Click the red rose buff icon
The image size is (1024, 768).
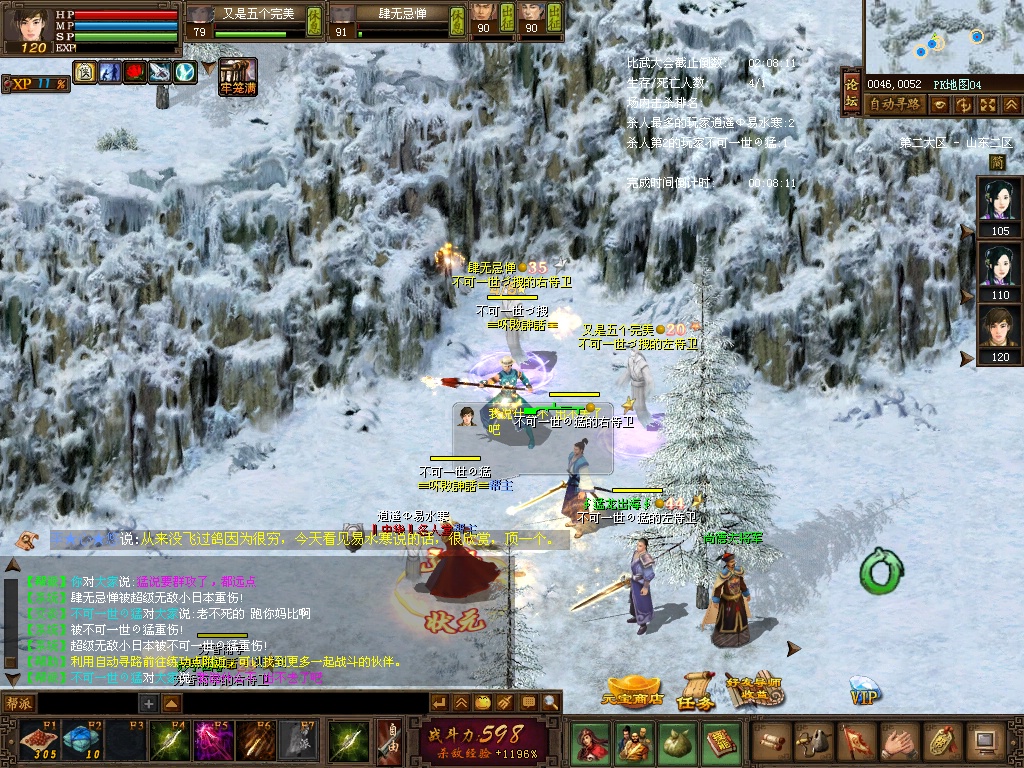[x=135, y=72]
